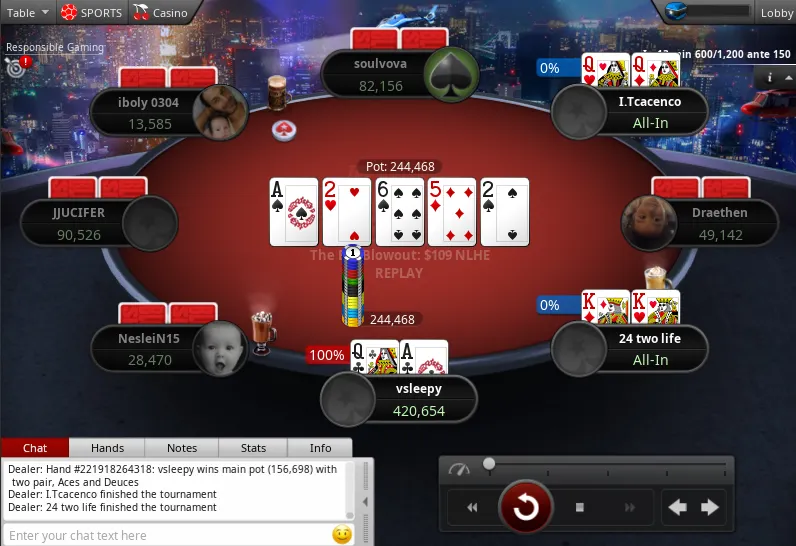Rewind the hand replay
The image size is (796, 546).
point(472,508)
